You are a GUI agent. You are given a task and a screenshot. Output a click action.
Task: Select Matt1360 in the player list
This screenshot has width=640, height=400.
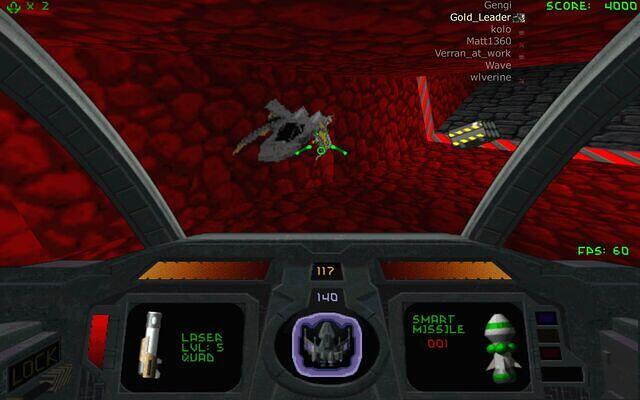488,42
